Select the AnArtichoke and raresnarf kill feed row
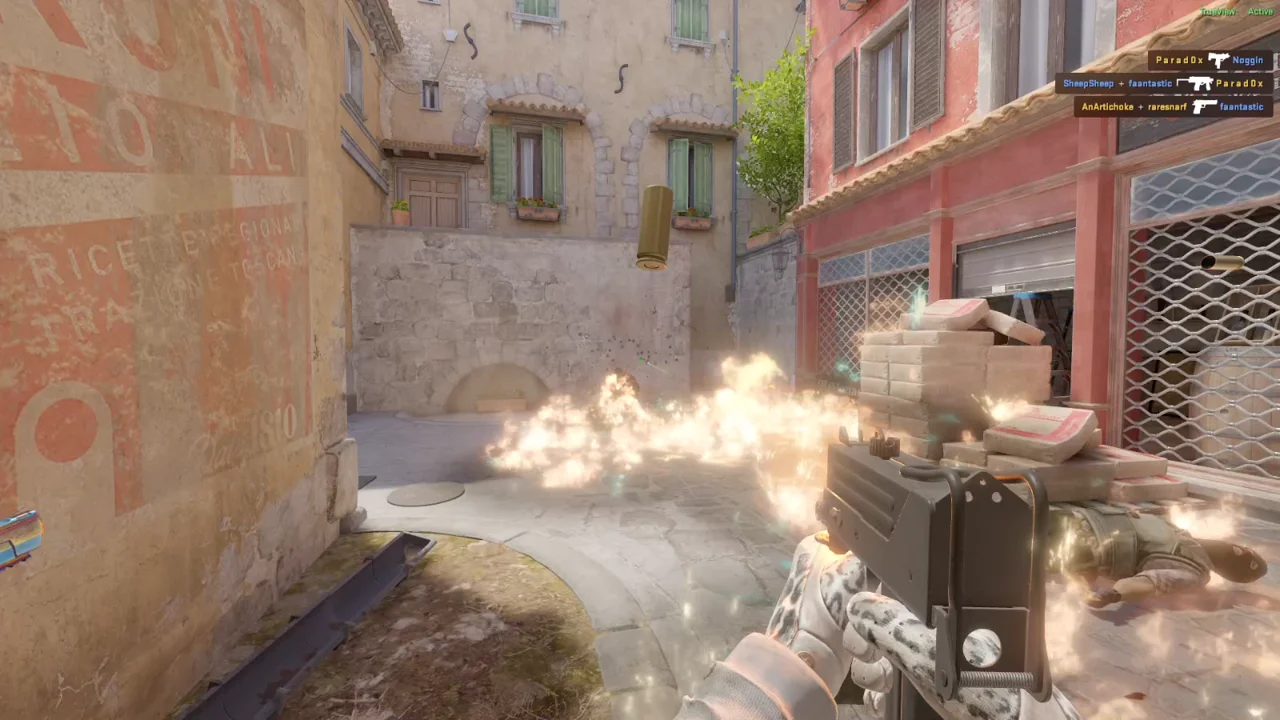 [x=1173, y=107]
